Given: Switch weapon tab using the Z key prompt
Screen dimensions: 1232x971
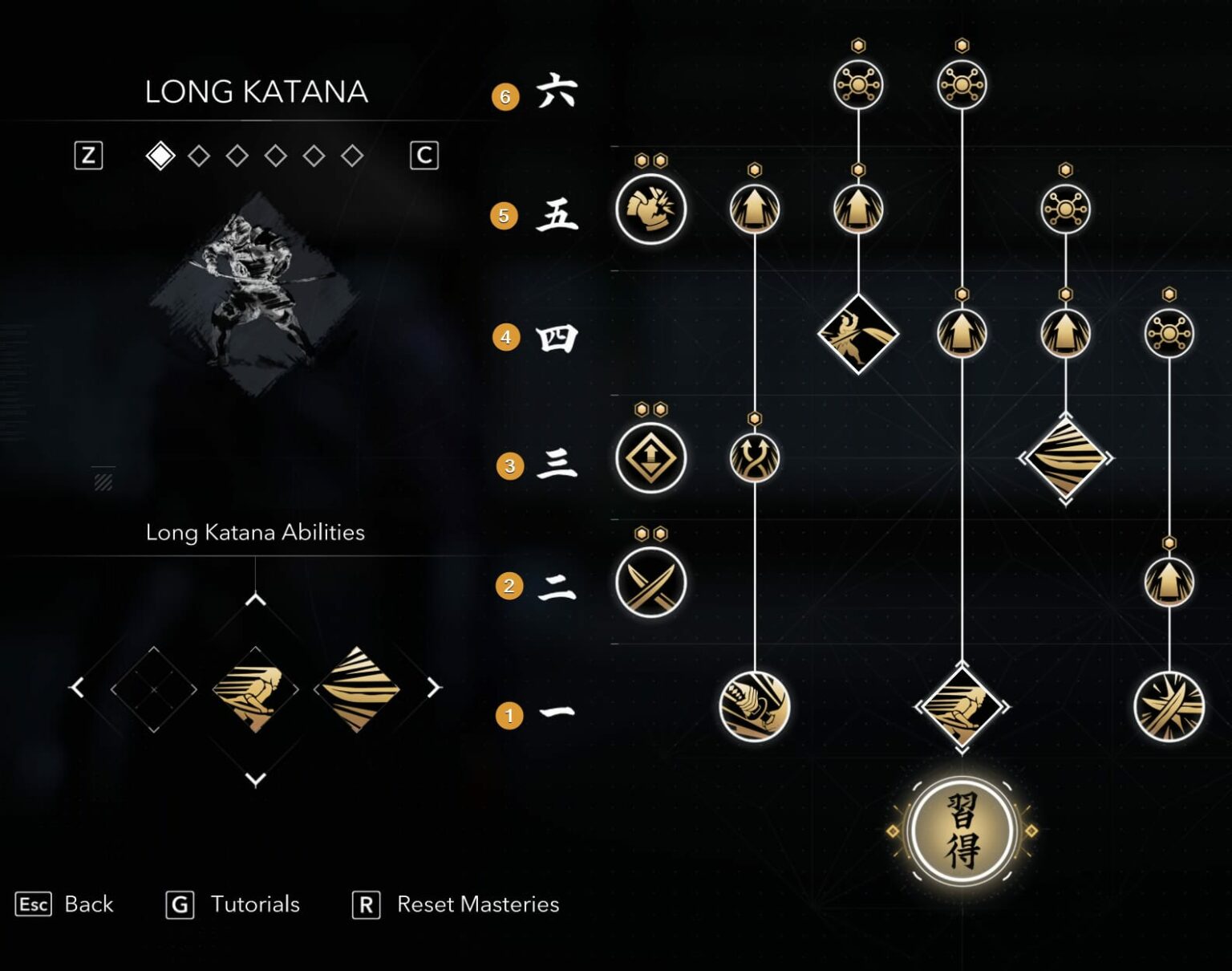Looking at the screenshot, I should pyautogui.click(x=89, y=156).
